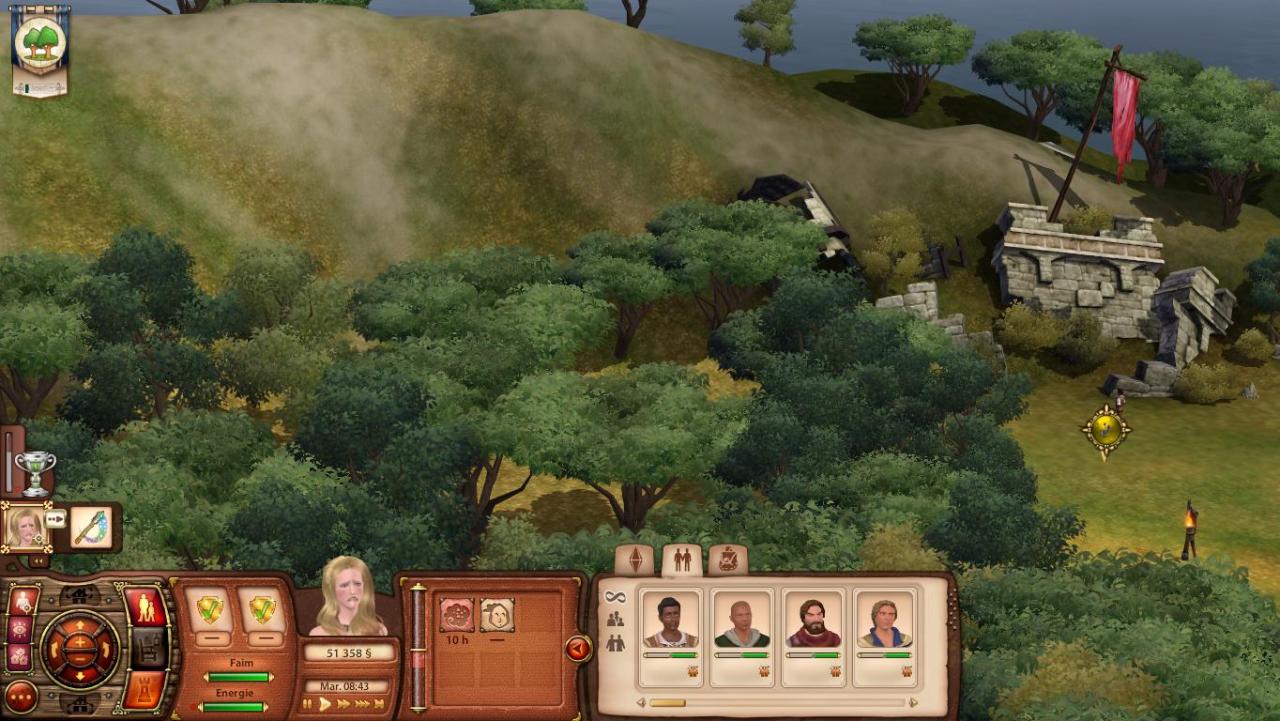This screenshot has width=1280, height=721.
Task: Open the three-dots options menu button
Action: tap(21, 696)
